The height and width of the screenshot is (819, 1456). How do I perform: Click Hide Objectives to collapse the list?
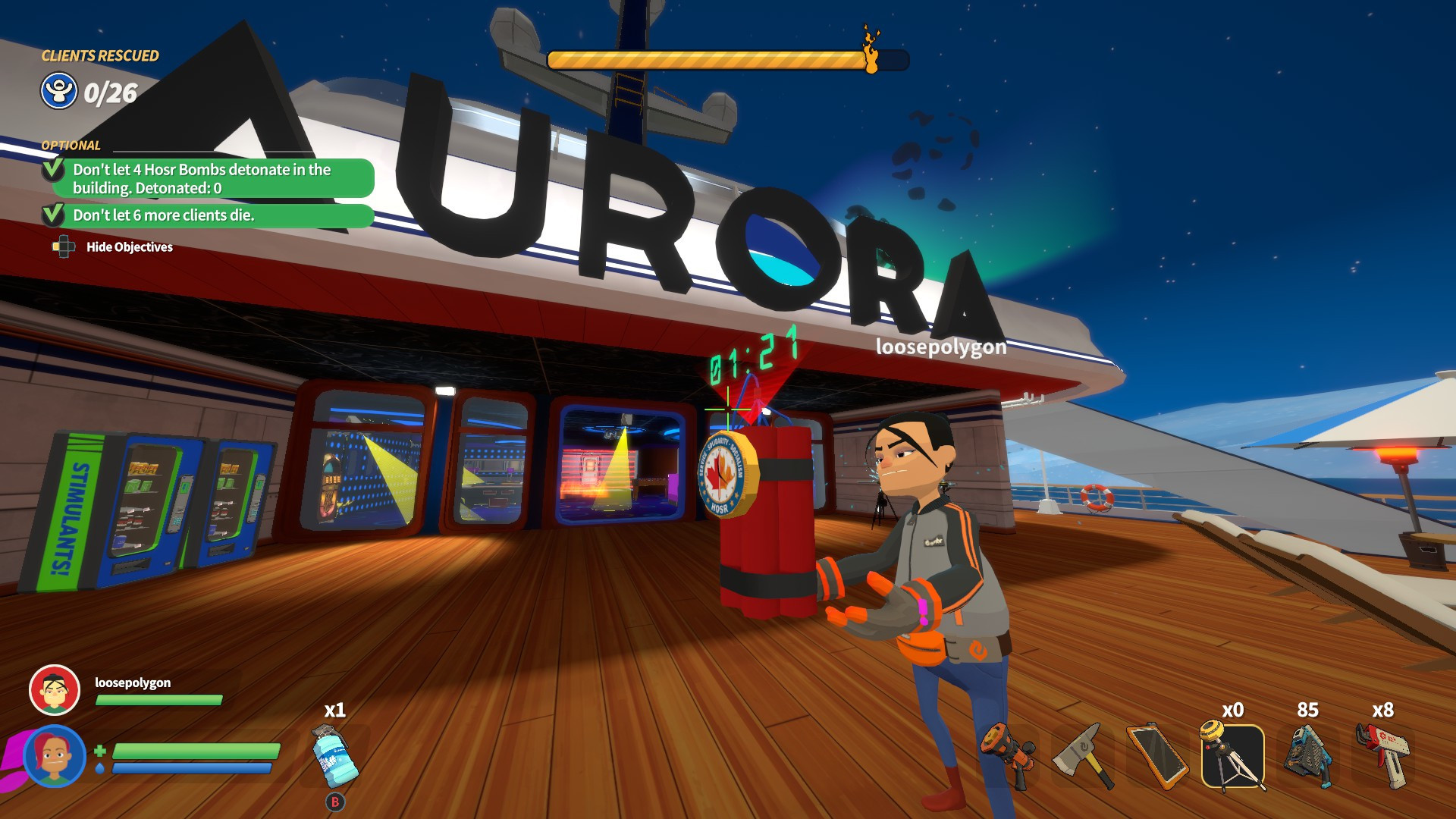pyautogui.click(x=130, y=247)
